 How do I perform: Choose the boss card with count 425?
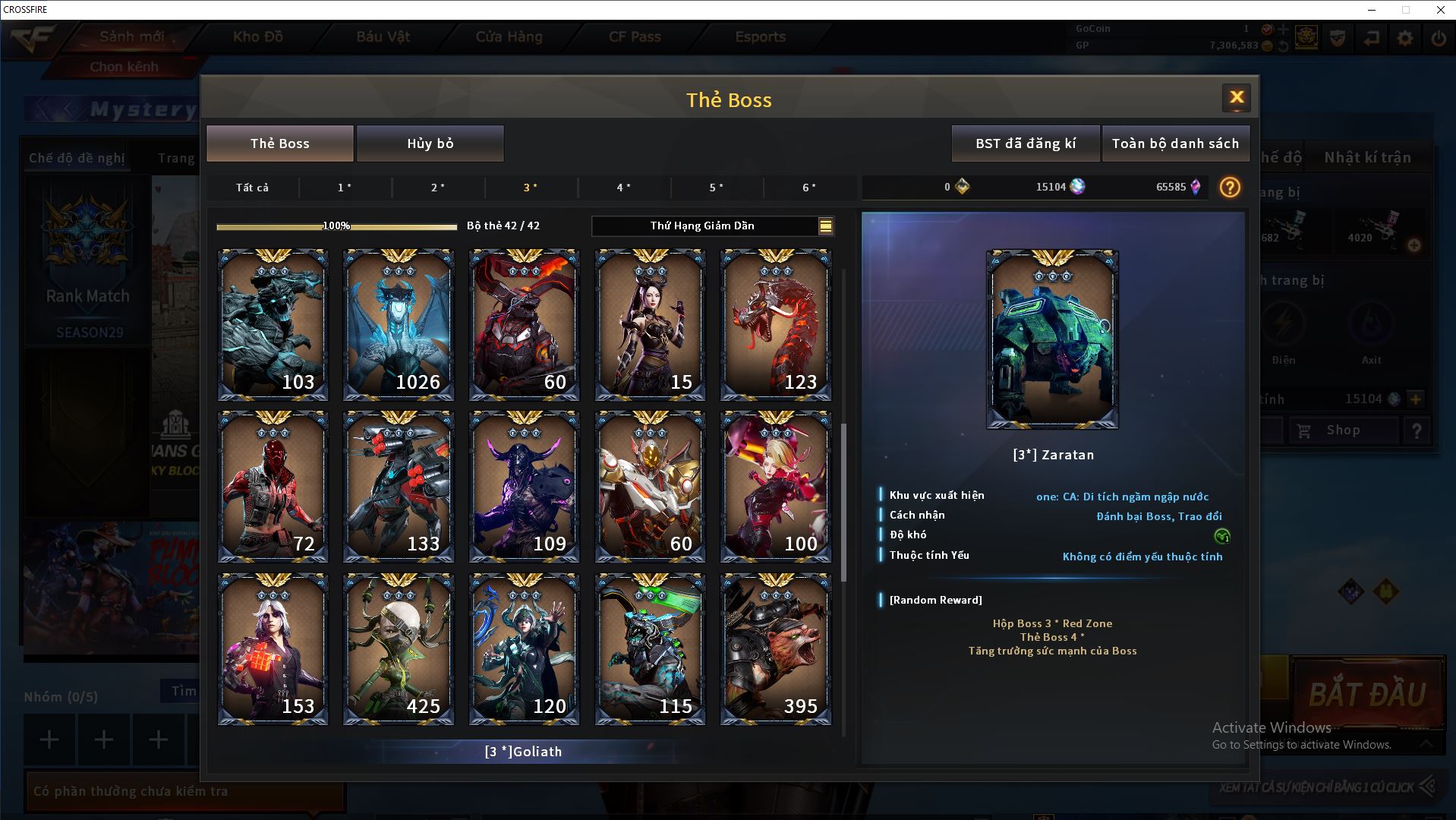399,649
